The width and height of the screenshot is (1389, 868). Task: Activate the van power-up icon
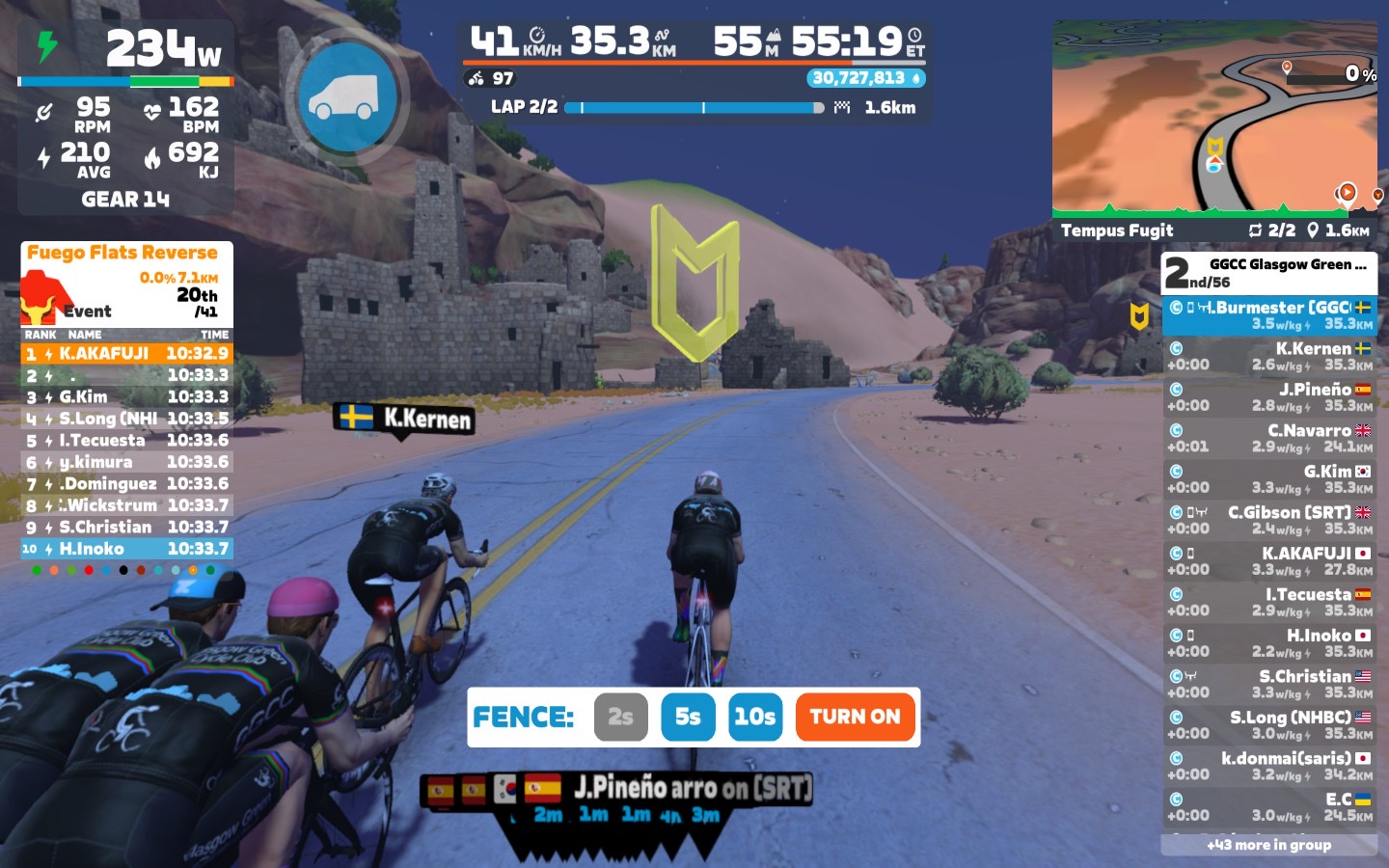(x=348, y=96)
